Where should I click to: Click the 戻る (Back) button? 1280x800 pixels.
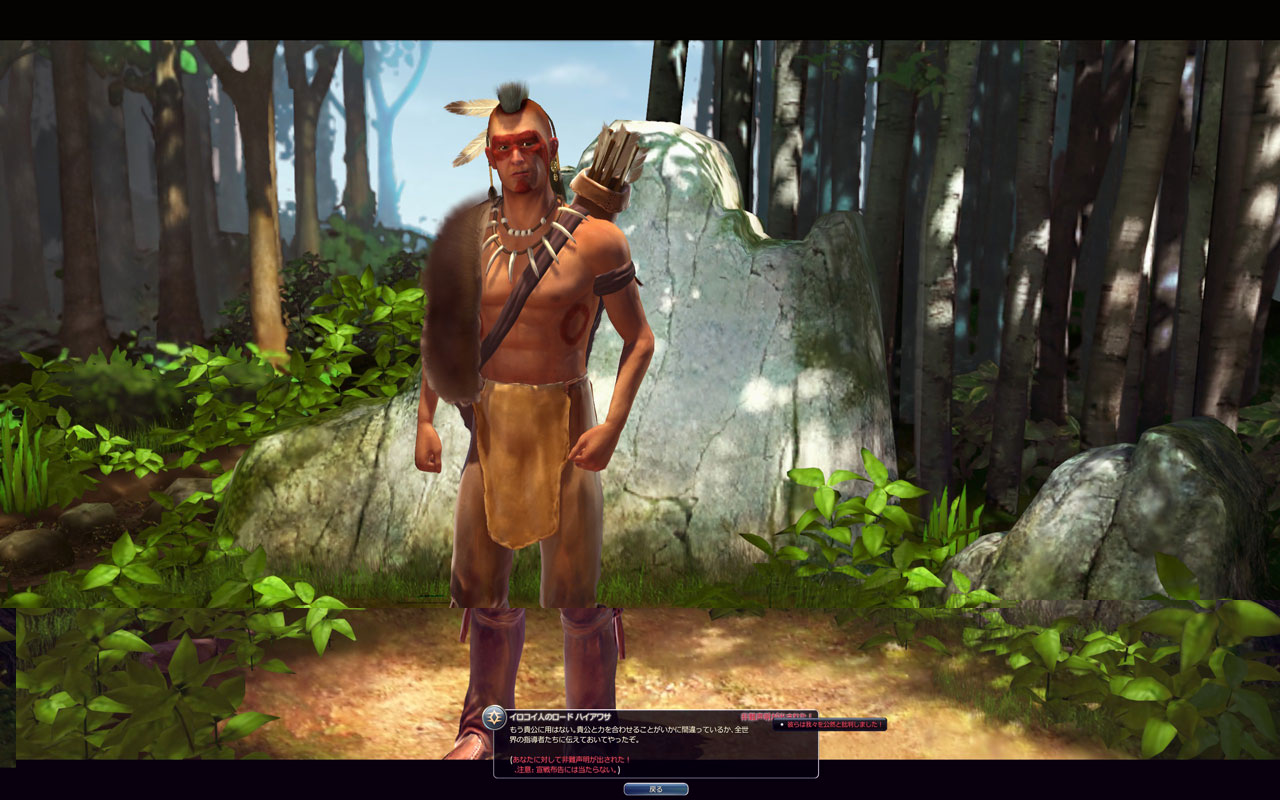click(656, 789)
